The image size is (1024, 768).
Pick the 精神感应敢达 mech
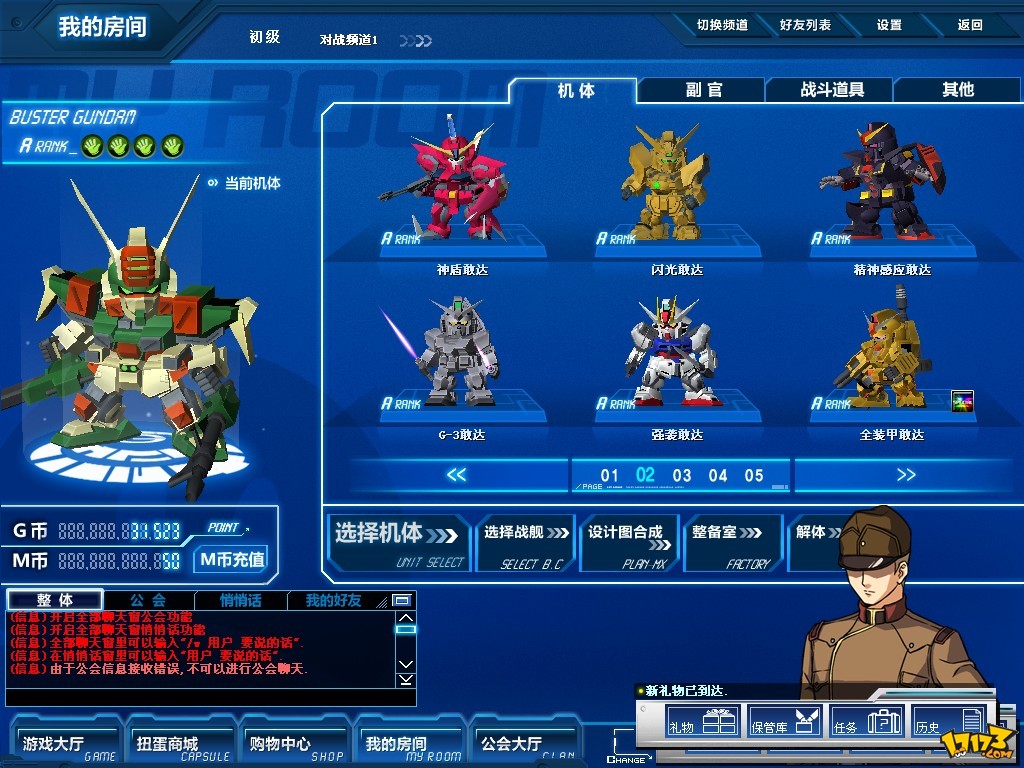pos(870,185)
